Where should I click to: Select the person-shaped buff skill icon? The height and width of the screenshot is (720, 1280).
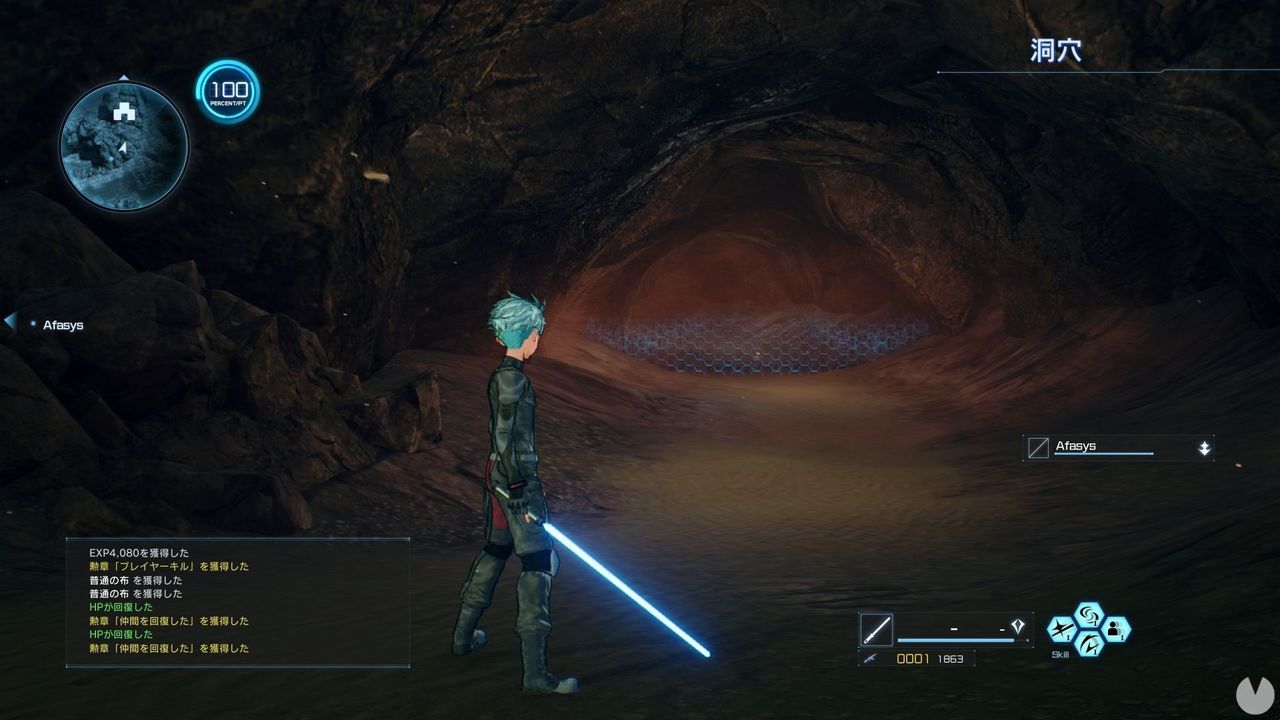pos(1115,630)
